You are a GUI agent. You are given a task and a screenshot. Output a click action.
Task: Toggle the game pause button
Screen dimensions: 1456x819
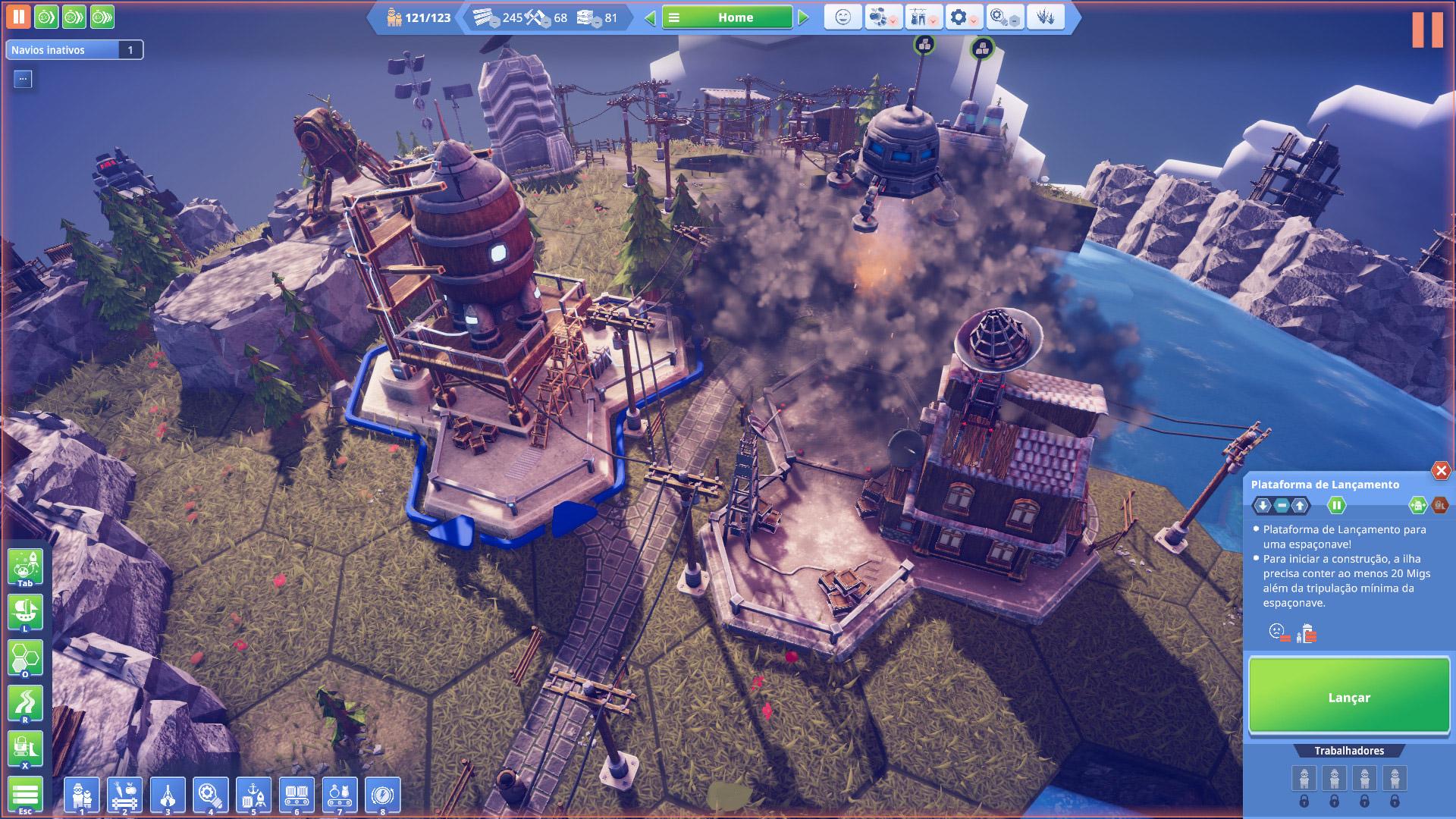[18, 17]
